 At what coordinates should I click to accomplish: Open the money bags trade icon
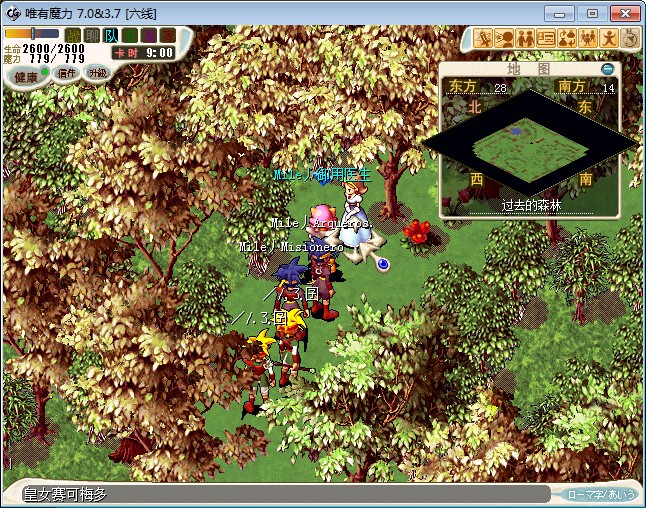[567, 38]
